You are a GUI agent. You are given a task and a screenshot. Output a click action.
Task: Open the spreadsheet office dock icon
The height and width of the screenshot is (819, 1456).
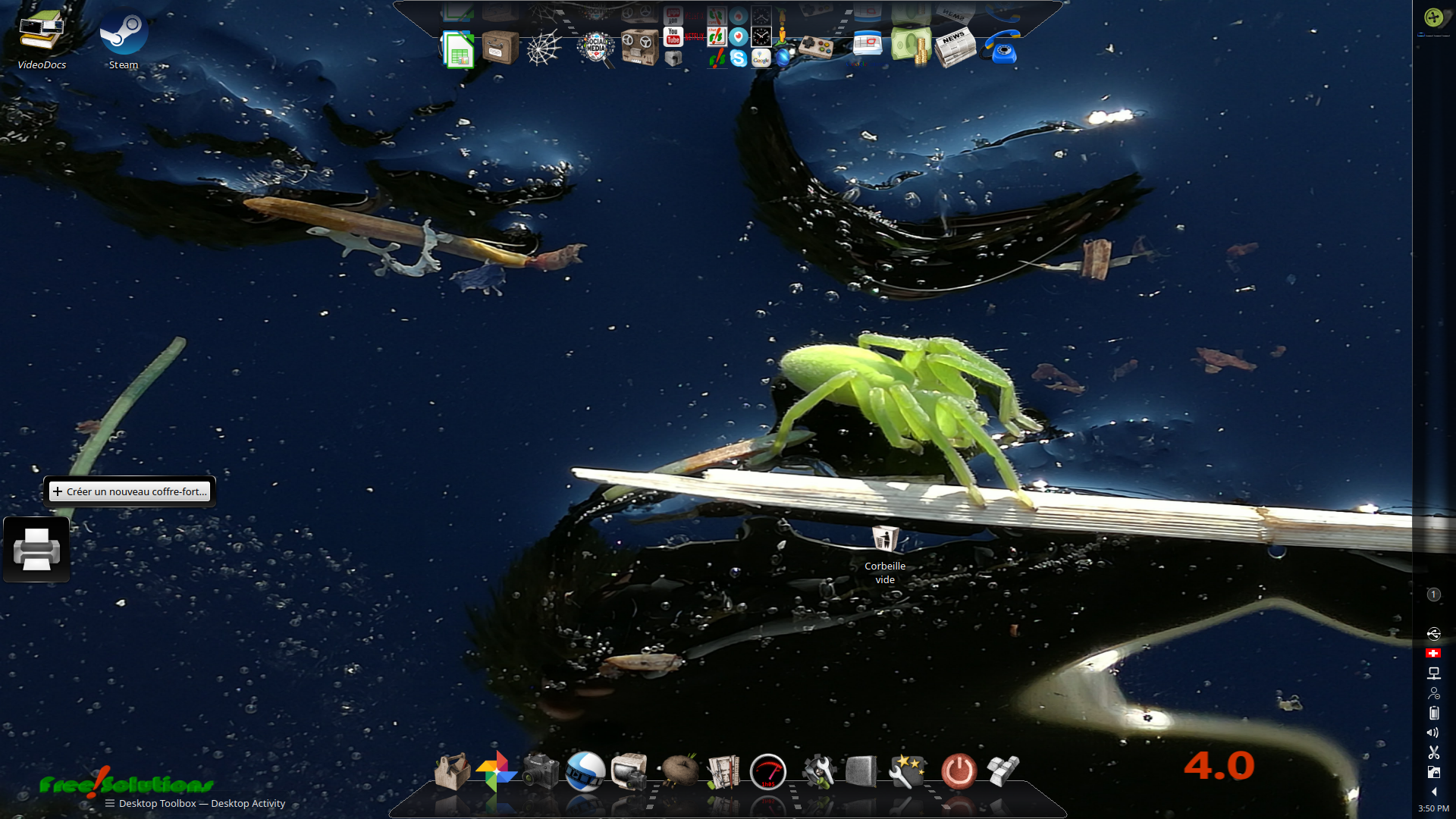(x=458, y=49)
